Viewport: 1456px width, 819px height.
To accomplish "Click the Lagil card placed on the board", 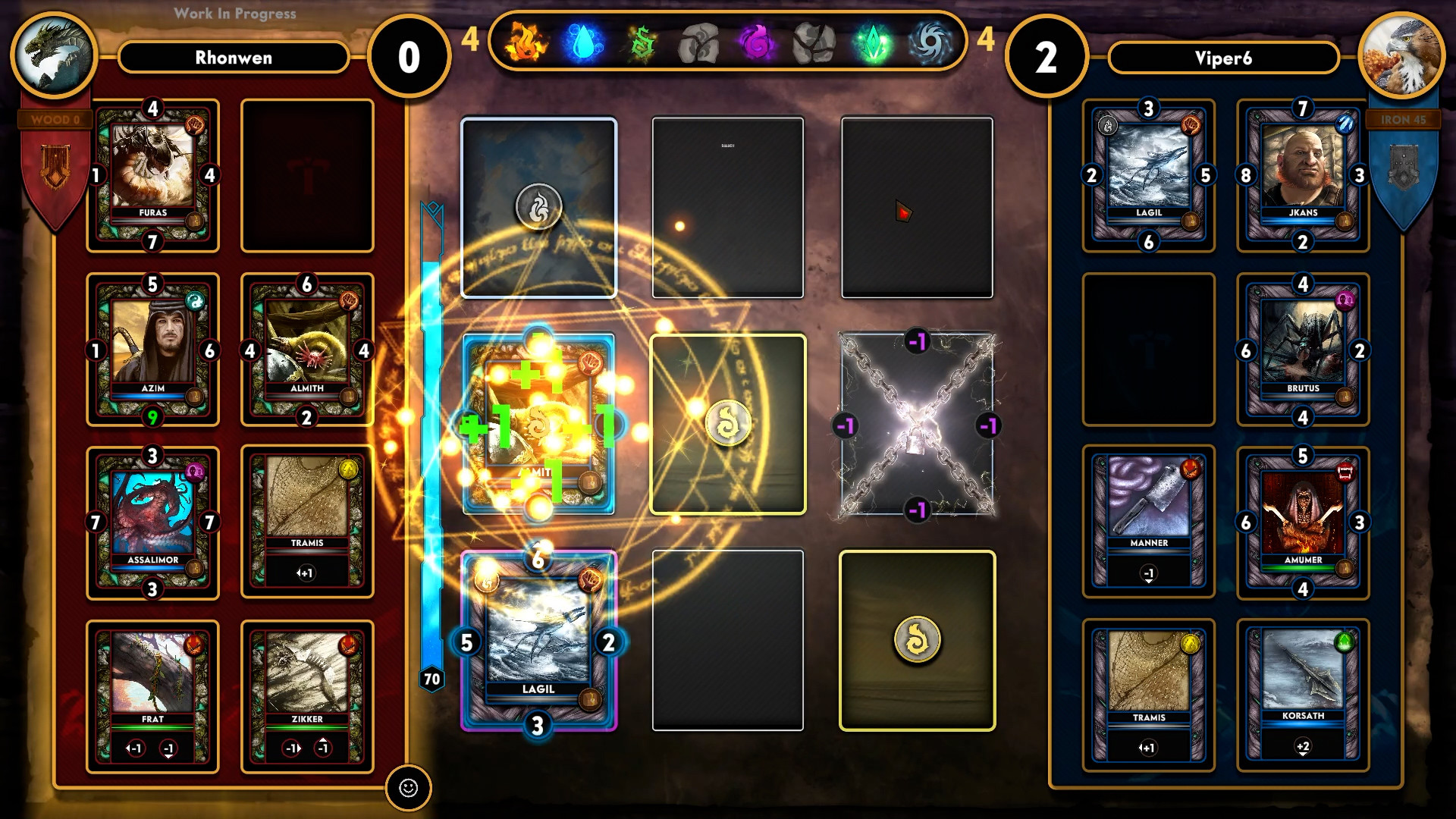I will click(536, 639).
